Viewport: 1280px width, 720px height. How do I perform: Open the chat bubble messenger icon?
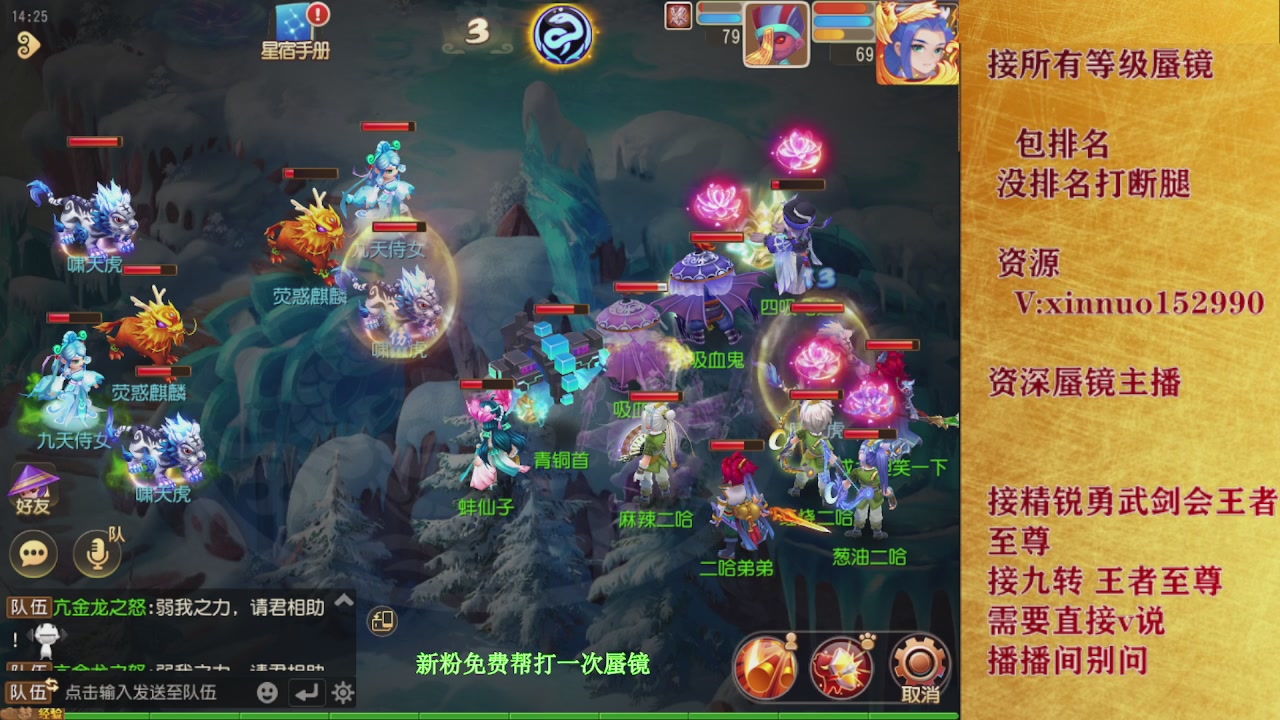(33, 553)
